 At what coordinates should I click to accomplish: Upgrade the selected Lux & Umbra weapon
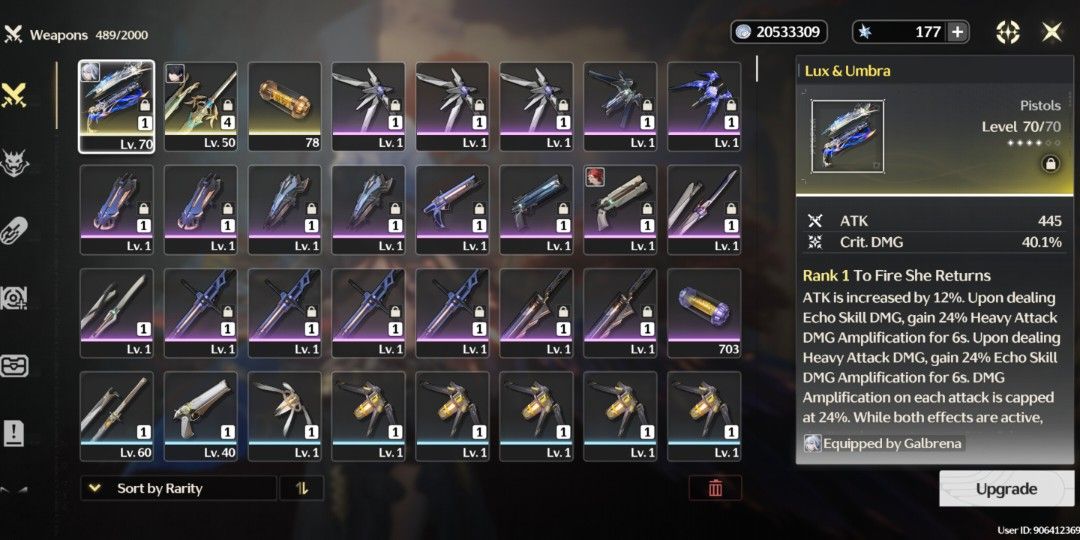[1006, 489]
